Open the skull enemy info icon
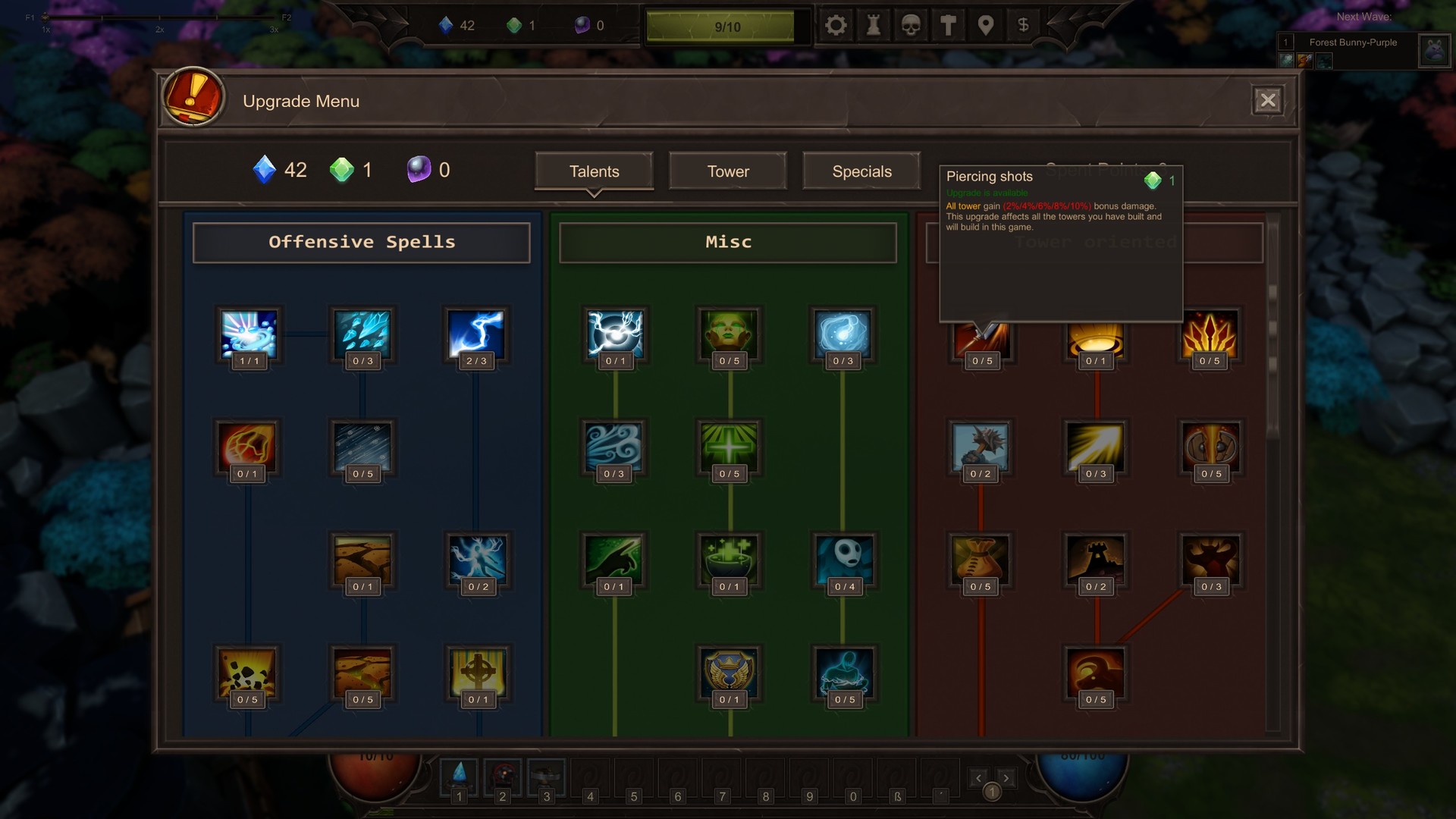This screenshot has width=1456, height=819. point(911,25)
